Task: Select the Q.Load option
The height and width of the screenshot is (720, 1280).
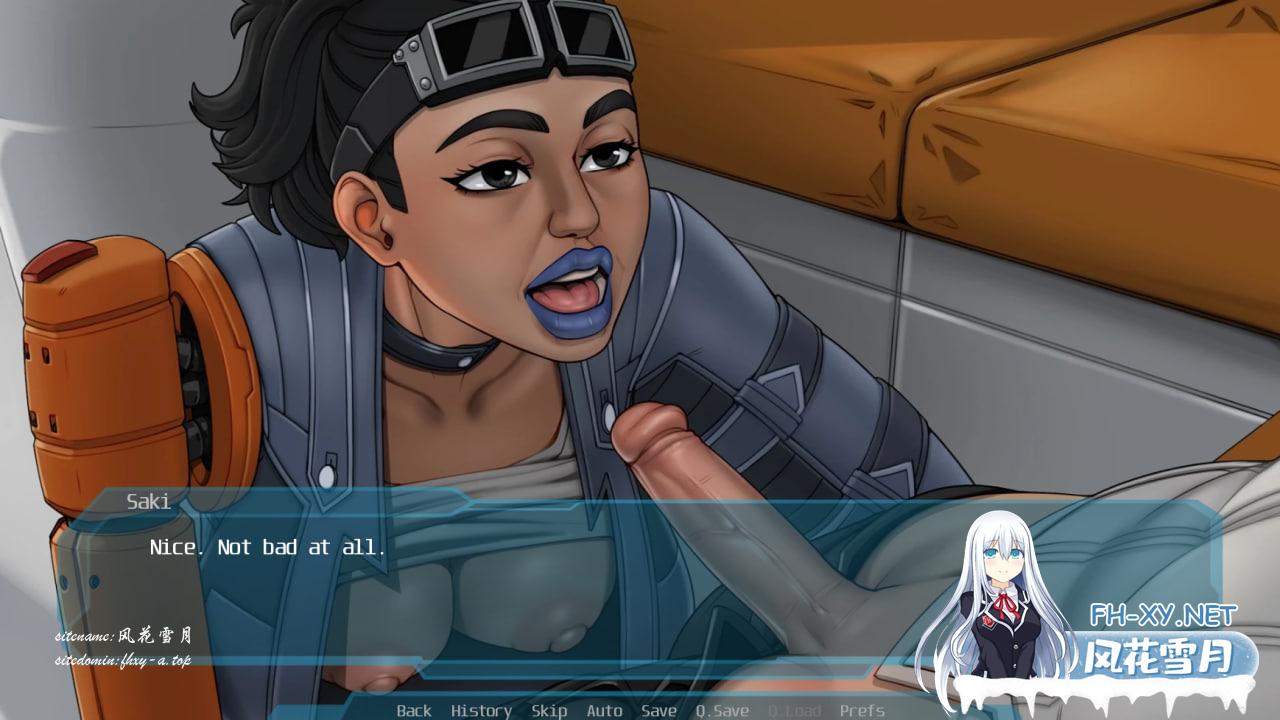Action: pos(794,711)
